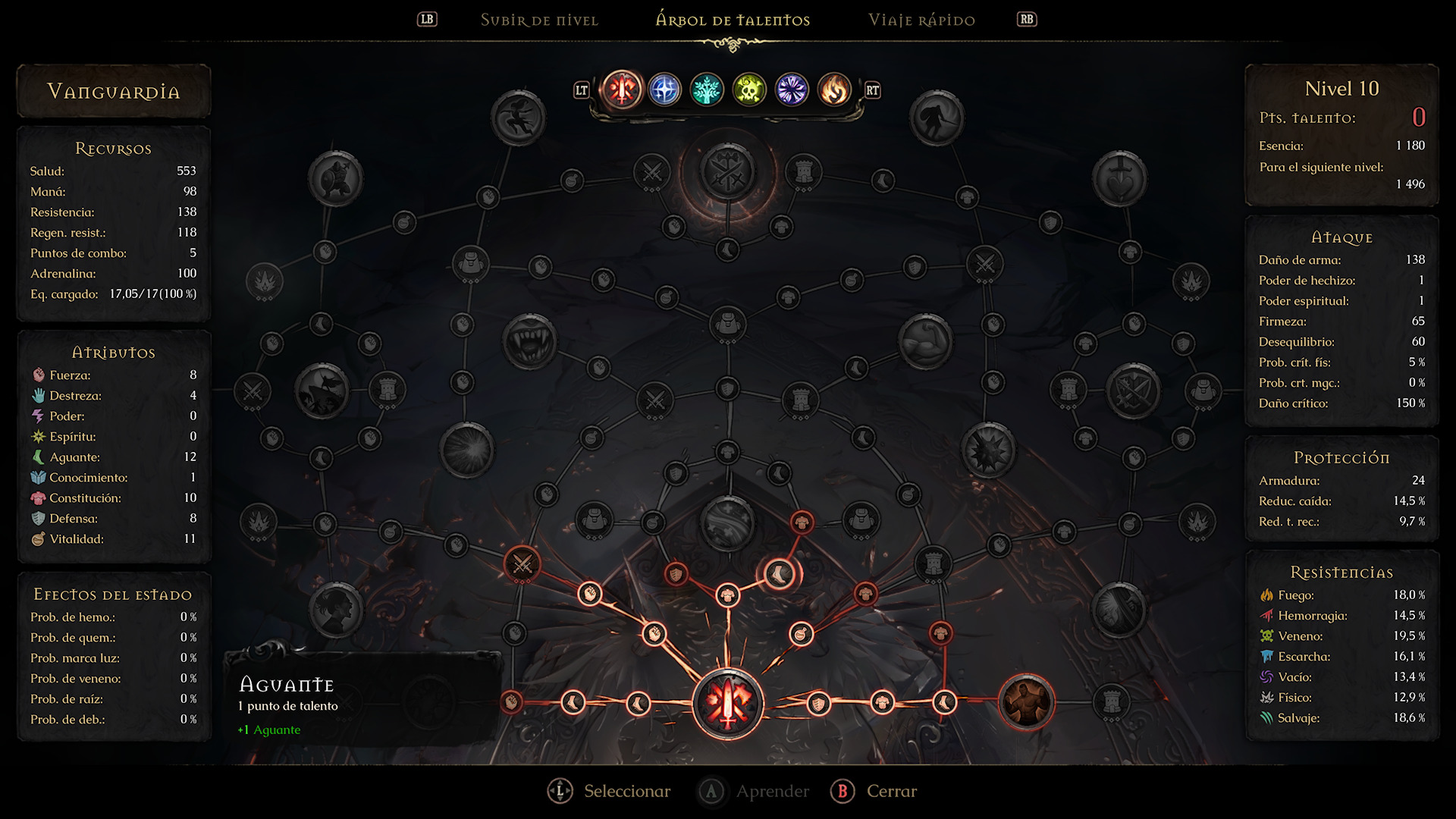Screen dimensions: 1456x819
Task: Select the Árbol de talentos tab
Action: coord(733,20)
